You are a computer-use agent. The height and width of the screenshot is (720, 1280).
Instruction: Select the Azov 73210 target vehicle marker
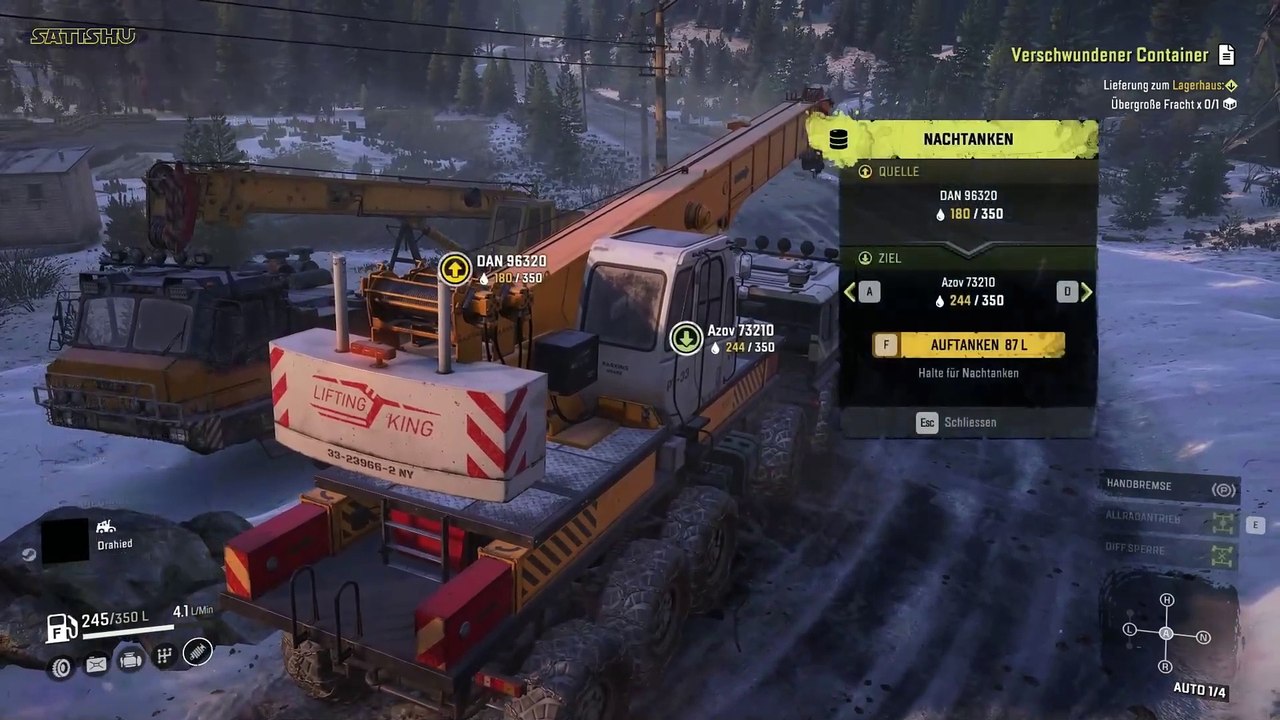click(686, 337)
